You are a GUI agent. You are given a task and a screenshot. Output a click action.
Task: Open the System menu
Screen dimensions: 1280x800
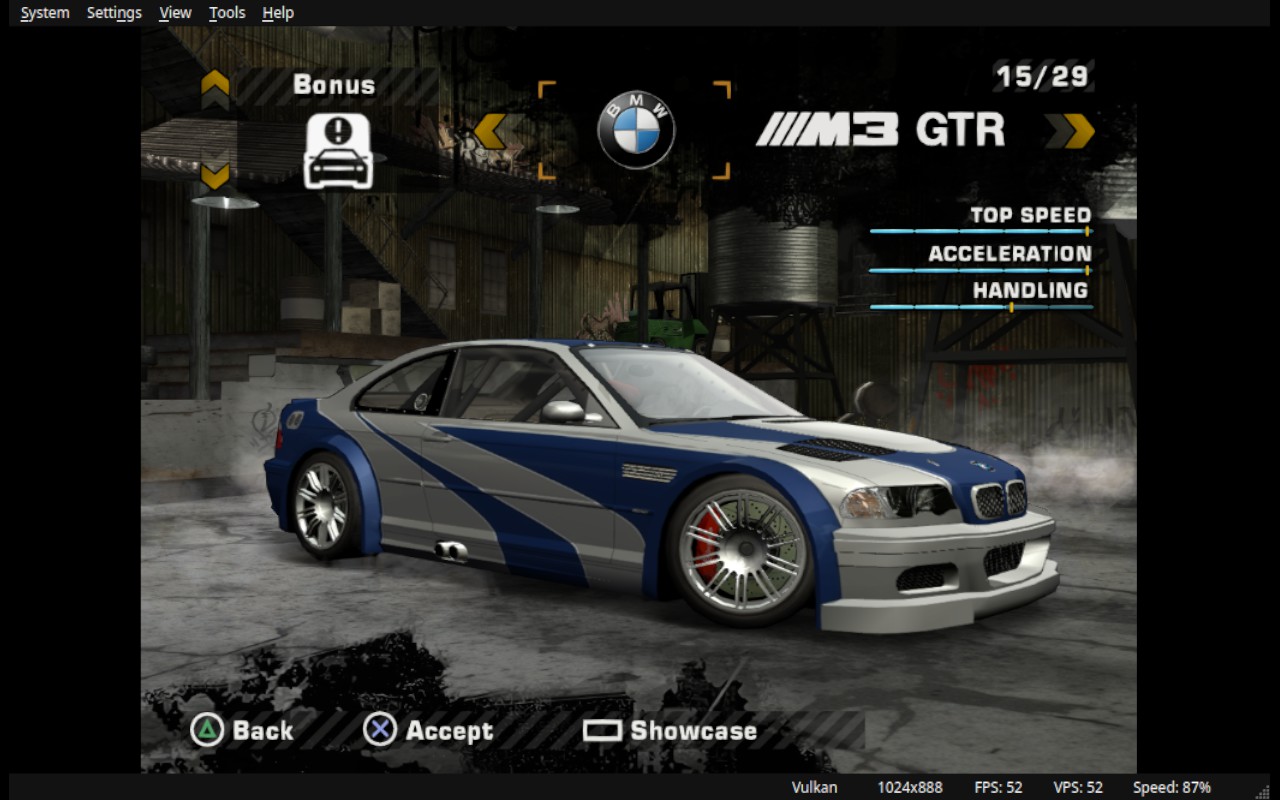click(45, 13)
